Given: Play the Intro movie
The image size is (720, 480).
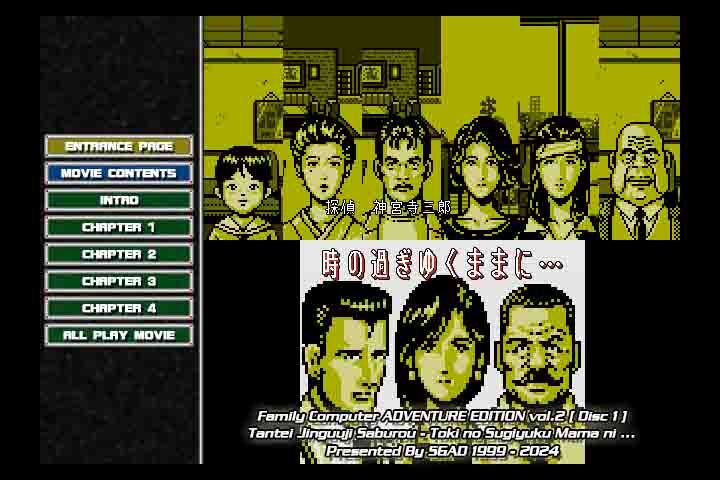Looking at the screenshot, I should (119, 200).
